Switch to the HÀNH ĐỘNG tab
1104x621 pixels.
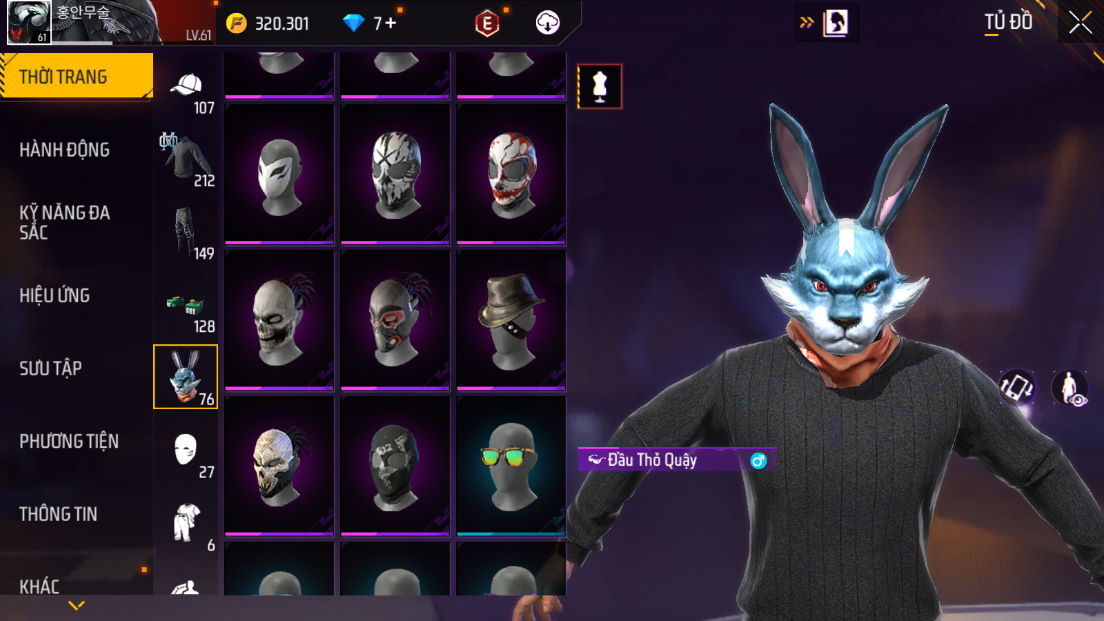pos(65,150)
